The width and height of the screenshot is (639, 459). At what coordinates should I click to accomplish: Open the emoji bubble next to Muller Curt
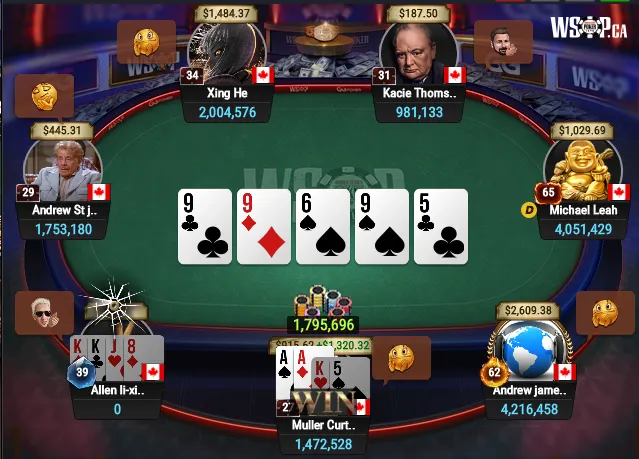click(x=400, y=357)
